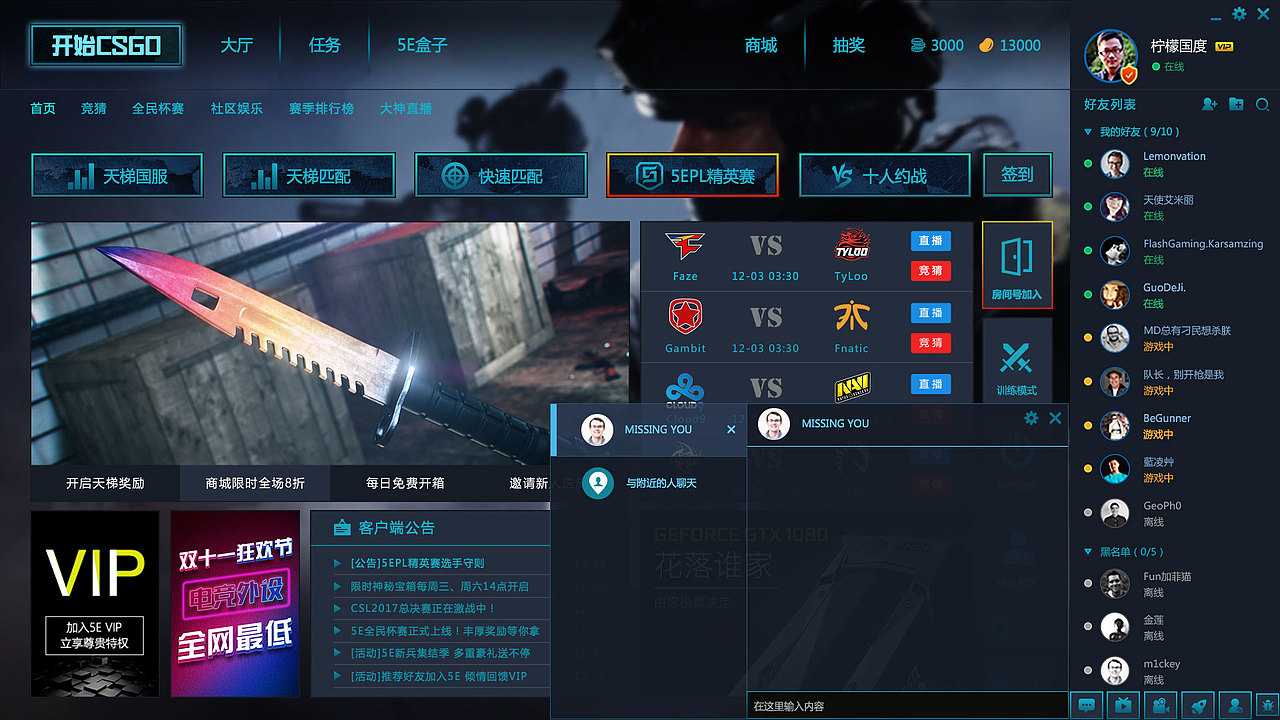Open the 任务 menu item
1280x720 pixels.
click(x=323, y=45)
